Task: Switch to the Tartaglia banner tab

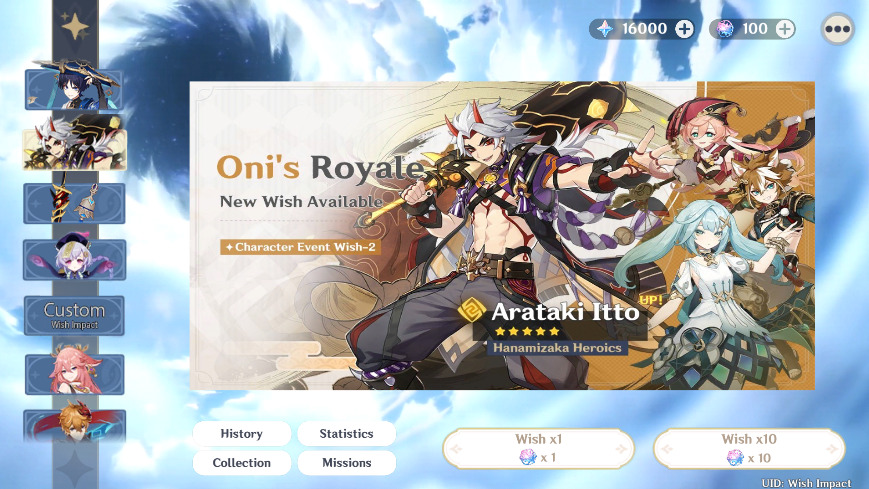Action: 74,424
